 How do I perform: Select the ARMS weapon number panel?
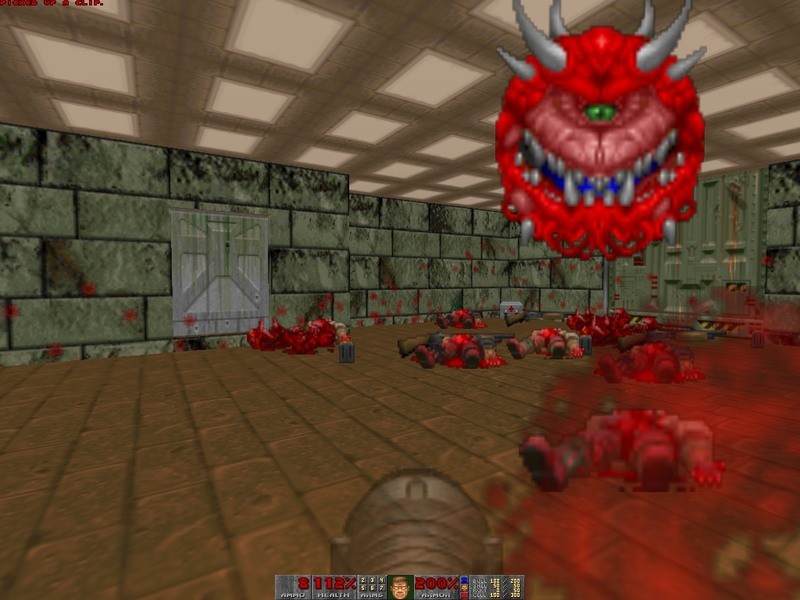tap(371, 587)
